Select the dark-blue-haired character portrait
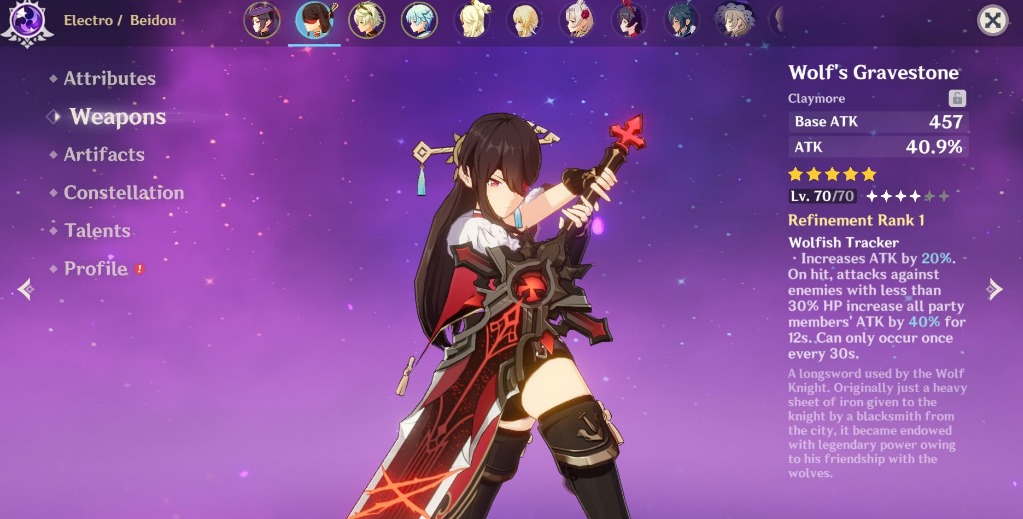 click(682, 20)
